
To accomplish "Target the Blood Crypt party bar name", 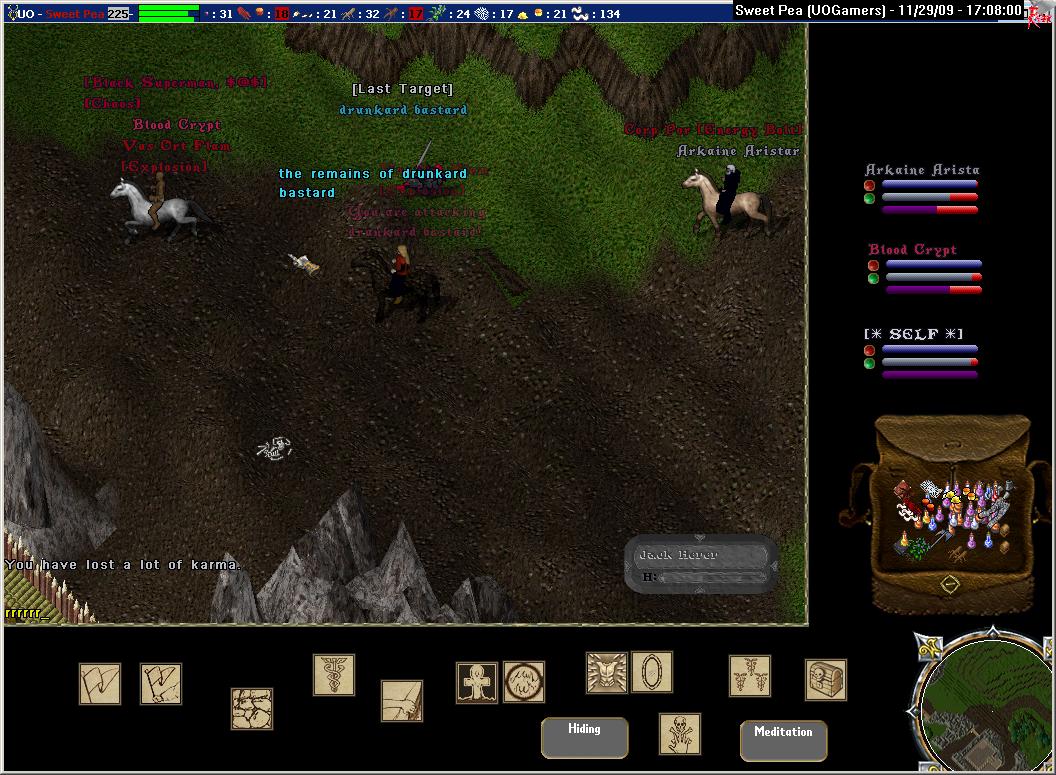I will click(x=912, y=250).
